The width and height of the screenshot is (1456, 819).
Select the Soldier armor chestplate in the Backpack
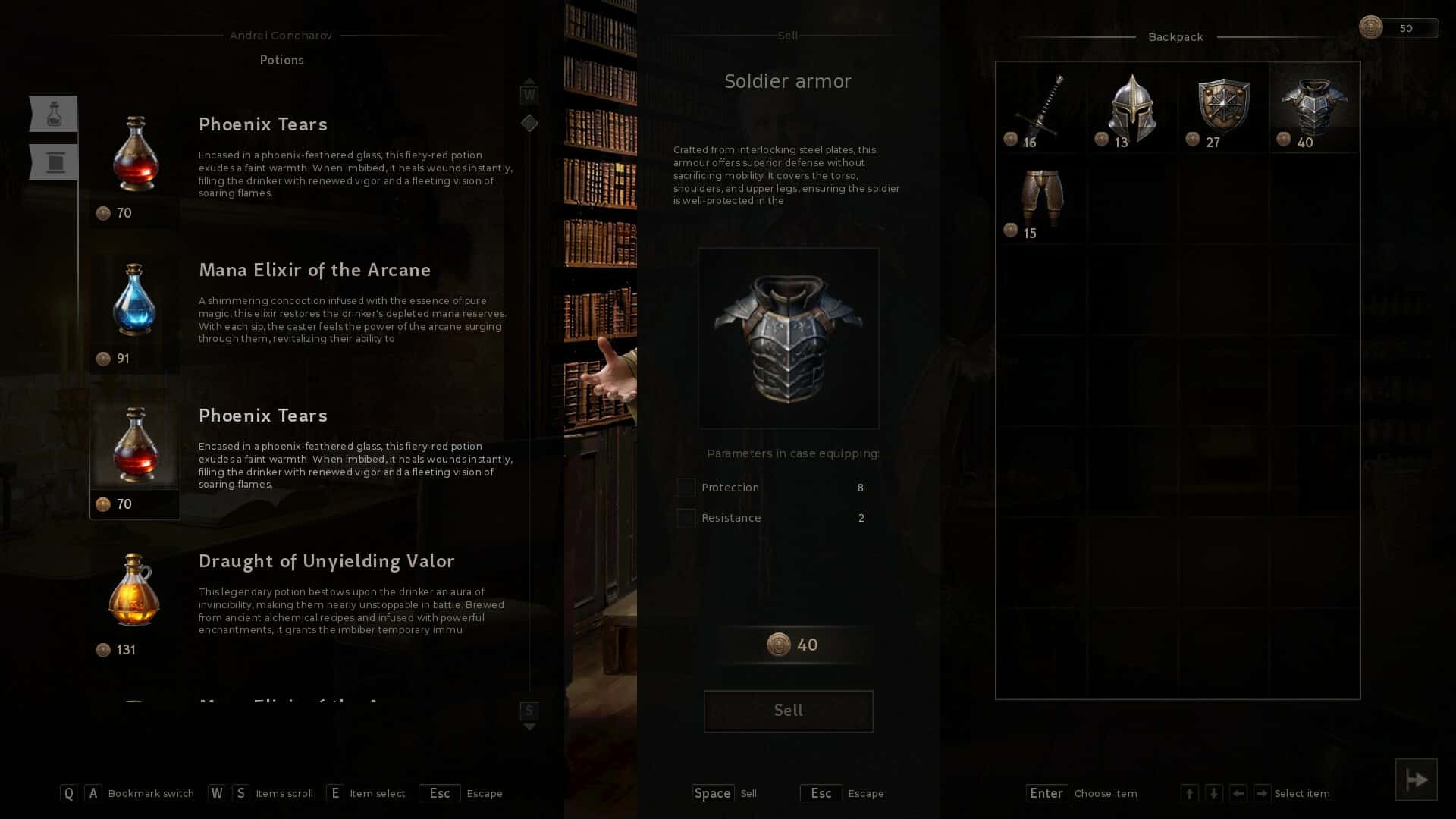[x=1313, y=106]
